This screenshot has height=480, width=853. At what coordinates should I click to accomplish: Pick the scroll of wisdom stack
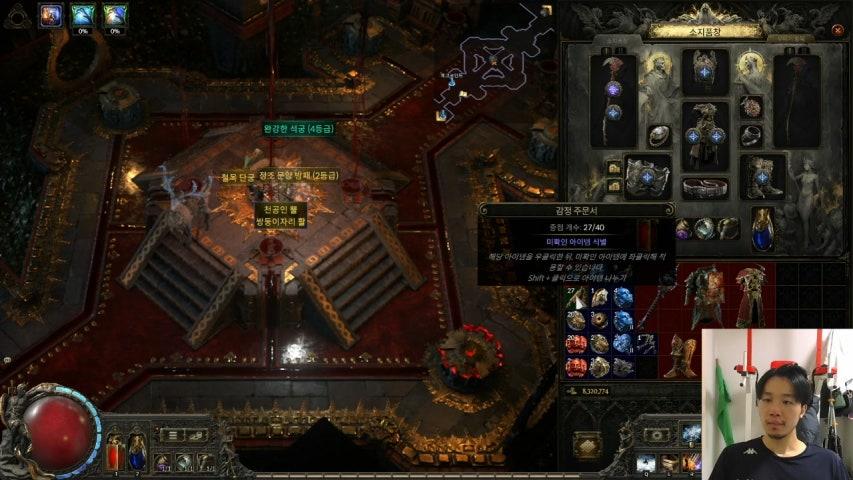click(x=576, y=297)
